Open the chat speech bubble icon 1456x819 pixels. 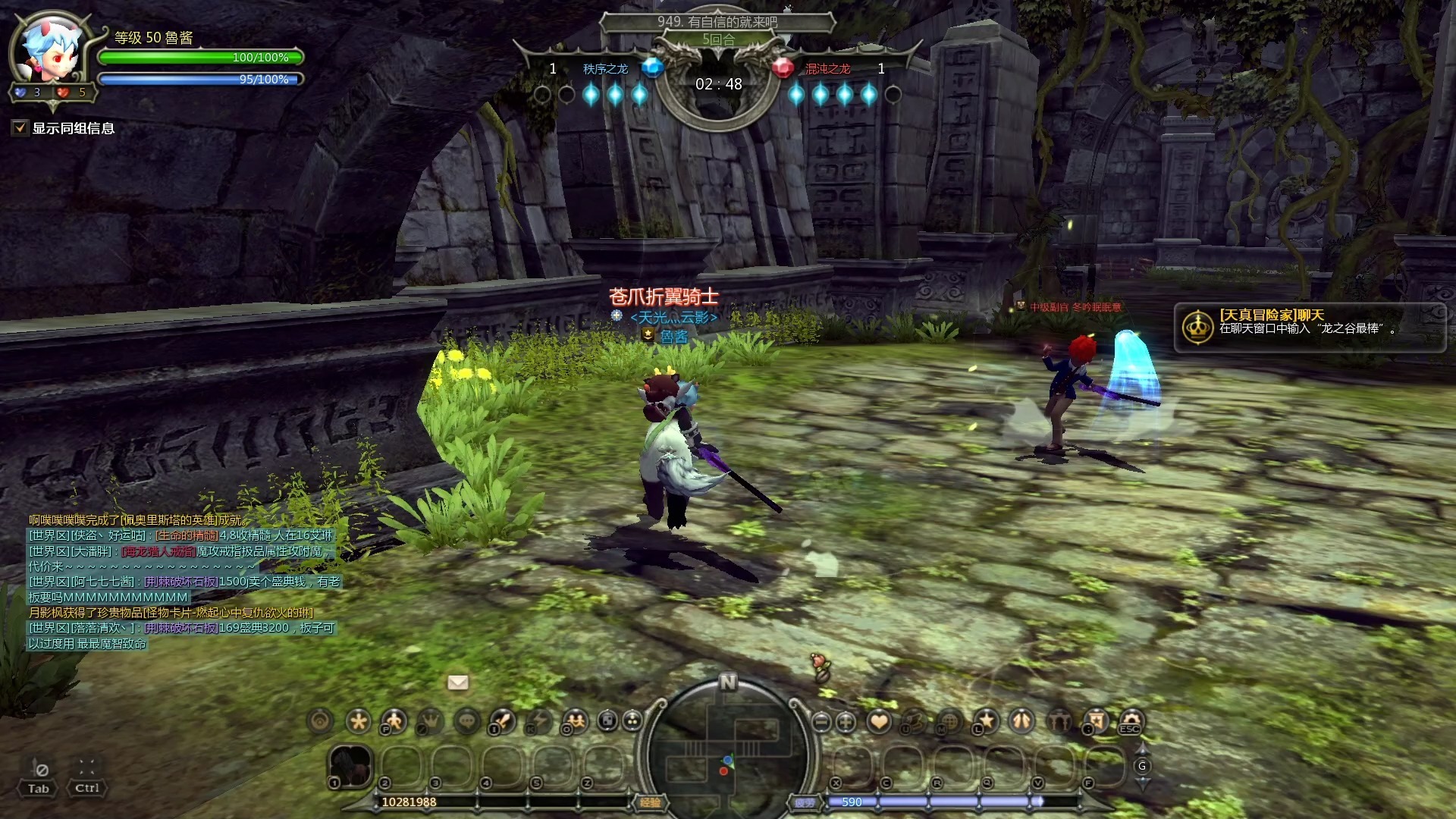pos(467,721)
